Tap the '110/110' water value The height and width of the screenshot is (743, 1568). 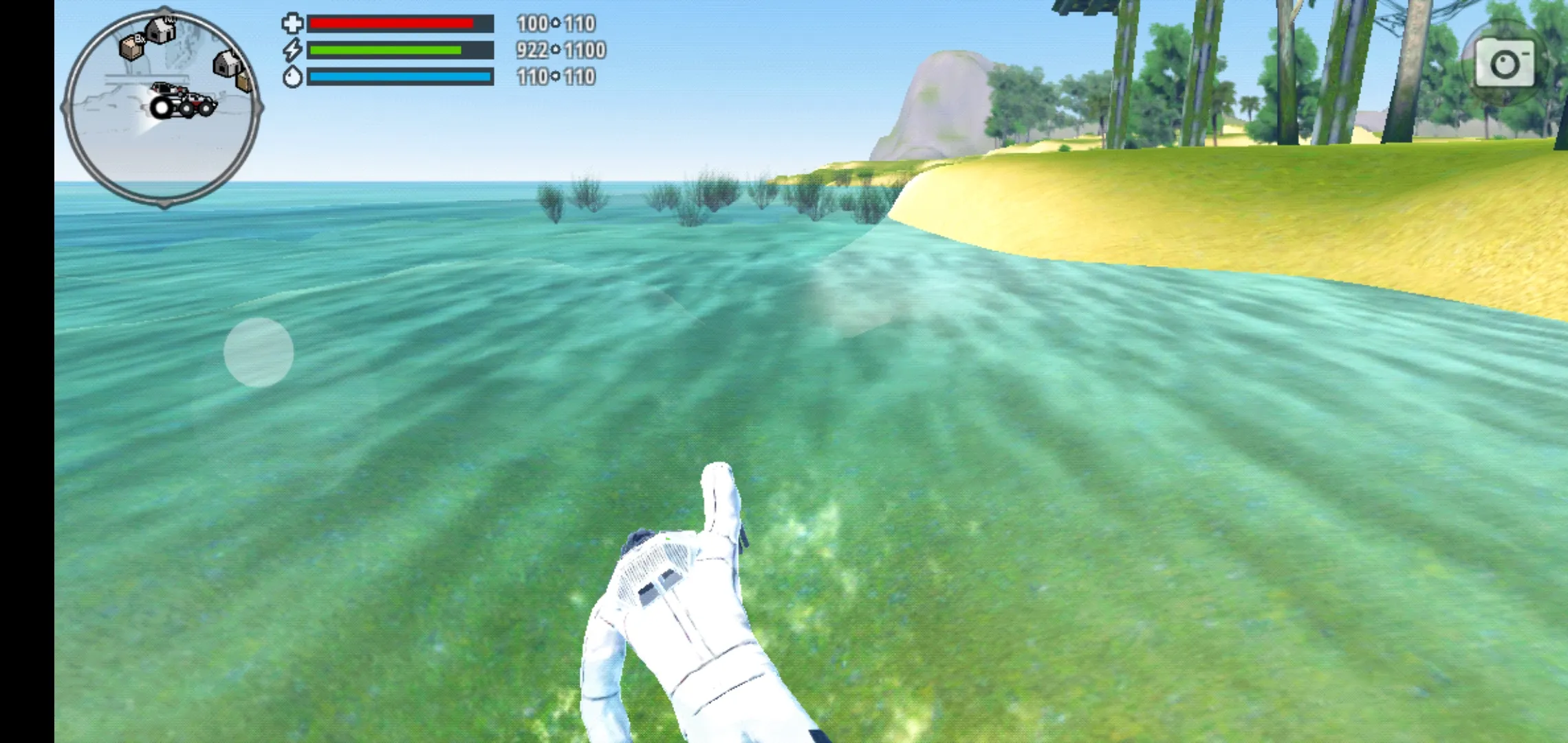pyautogui.click(x=558, y=77)
